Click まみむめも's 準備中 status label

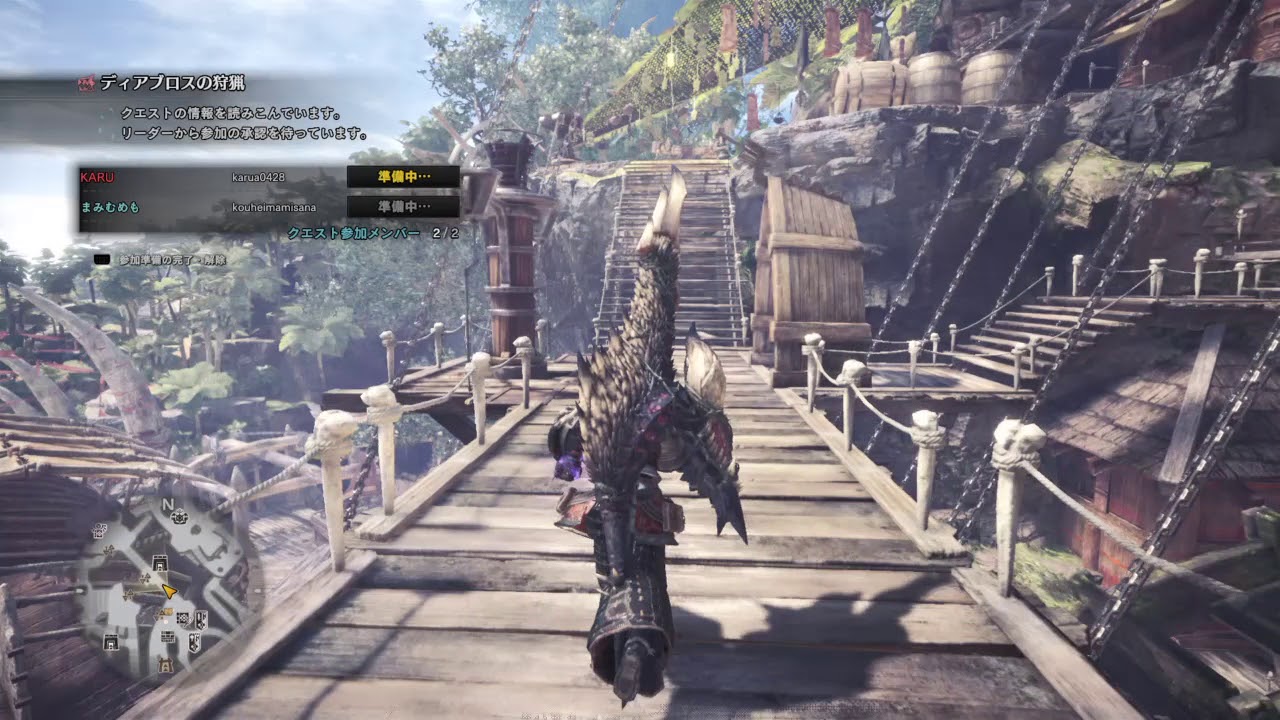[403, 206]
